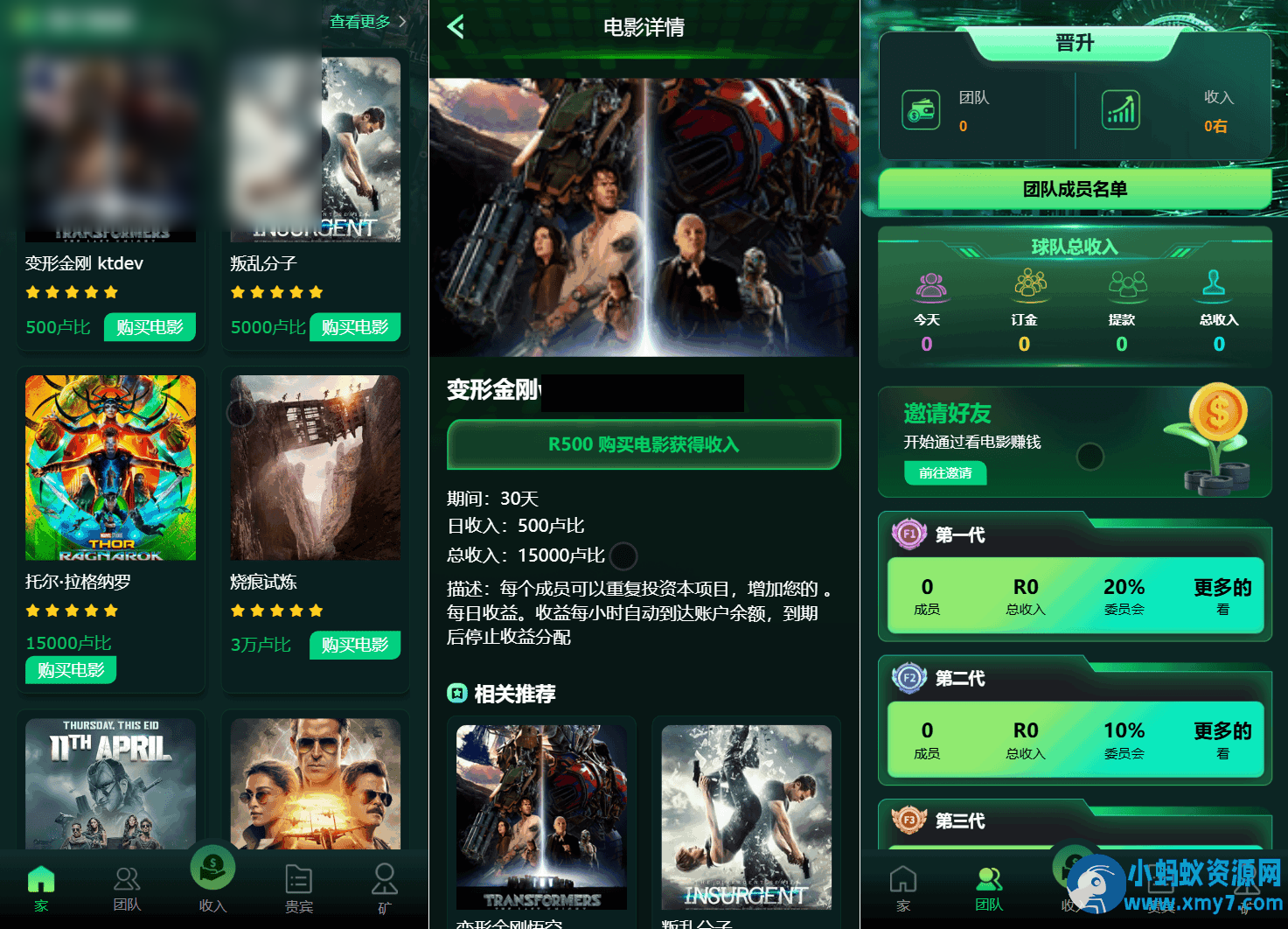The width and height of the screenshot is (1288, 929).
Task: Tap the wallet icon beside 团队 count
Action: coord(920,109)
